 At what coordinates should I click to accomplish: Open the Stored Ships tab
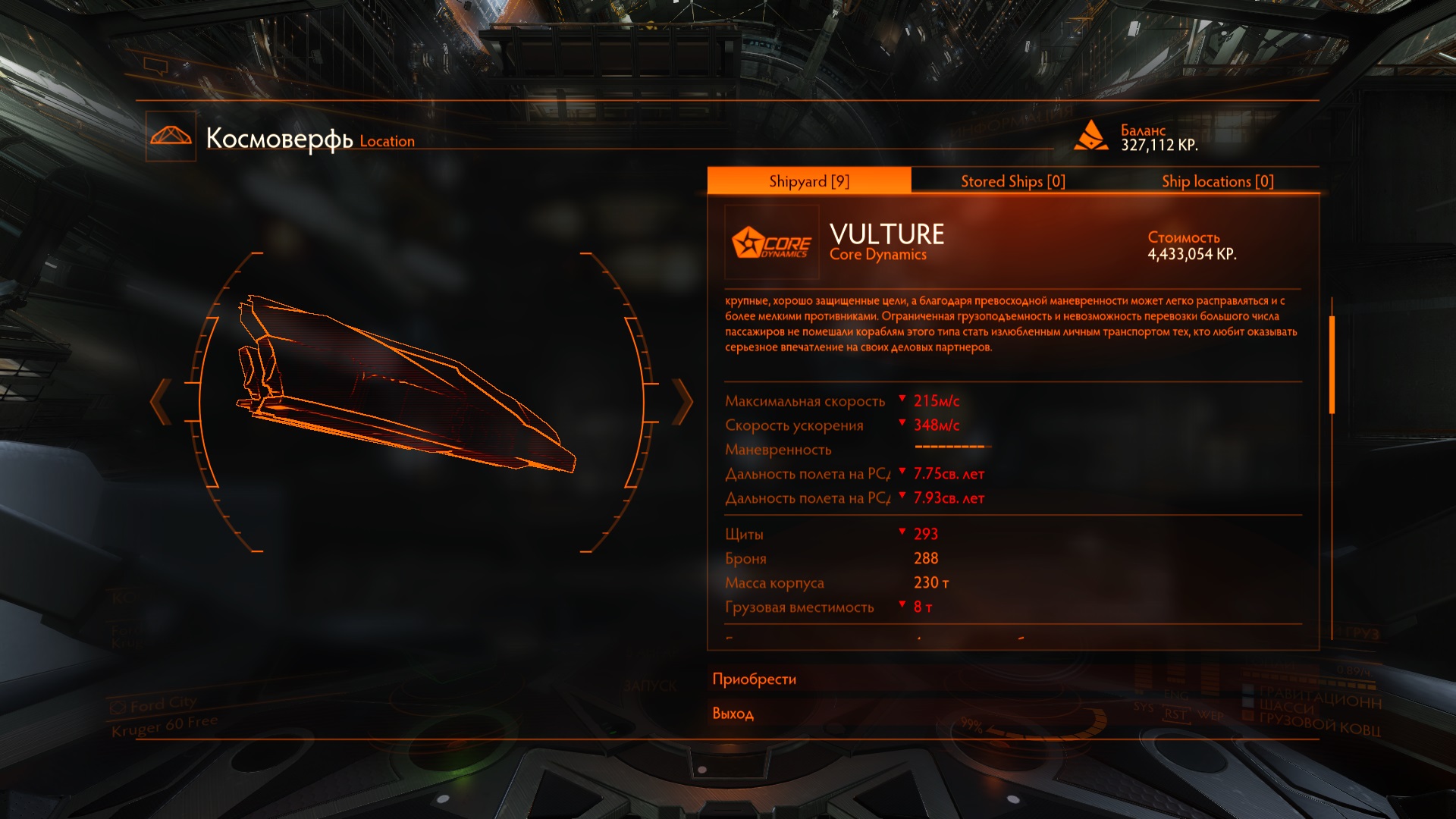click(x=1012, y=181)
